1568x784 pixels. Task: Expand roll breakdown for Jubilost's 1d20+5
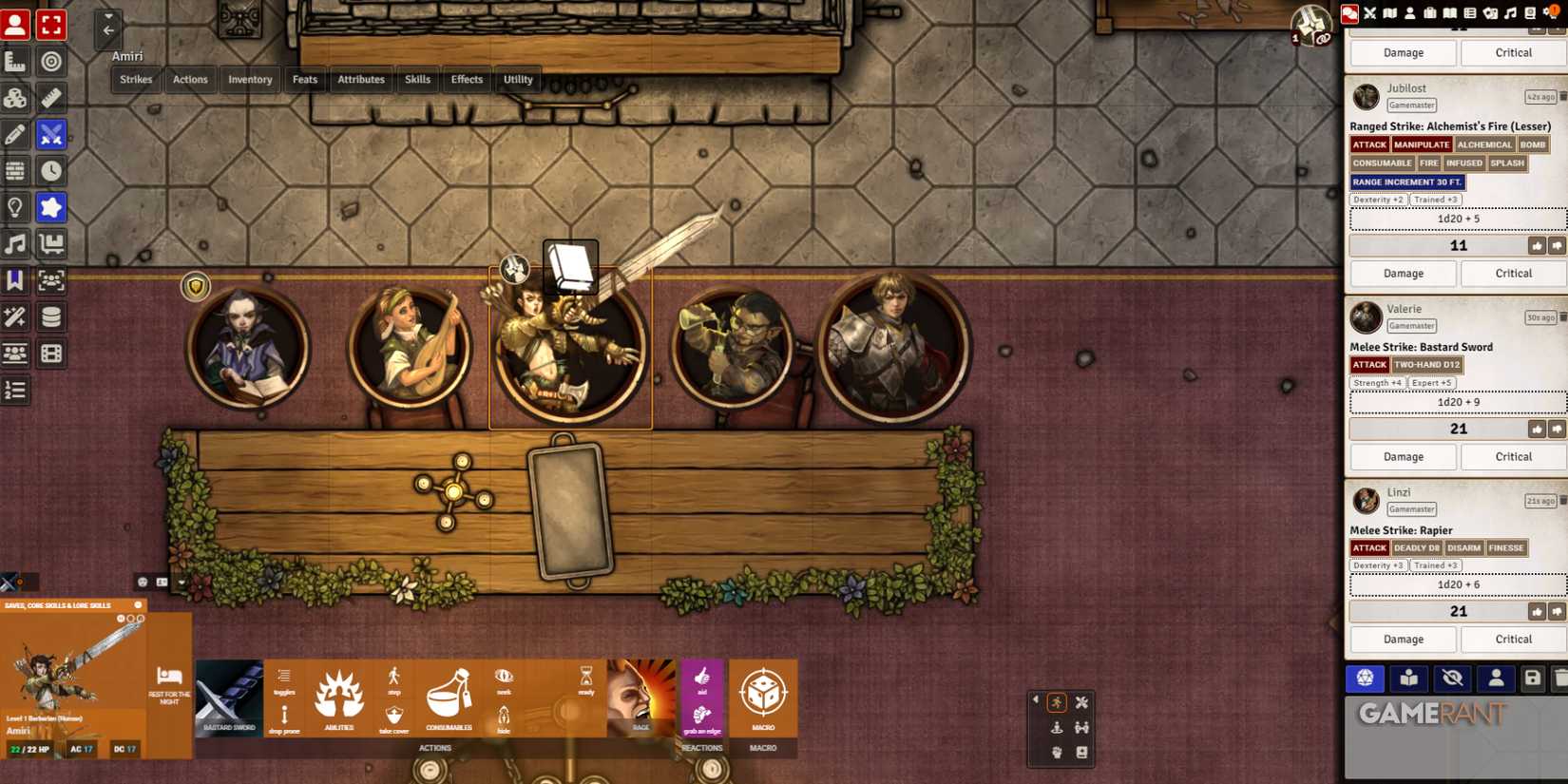tap(1457, 218)
